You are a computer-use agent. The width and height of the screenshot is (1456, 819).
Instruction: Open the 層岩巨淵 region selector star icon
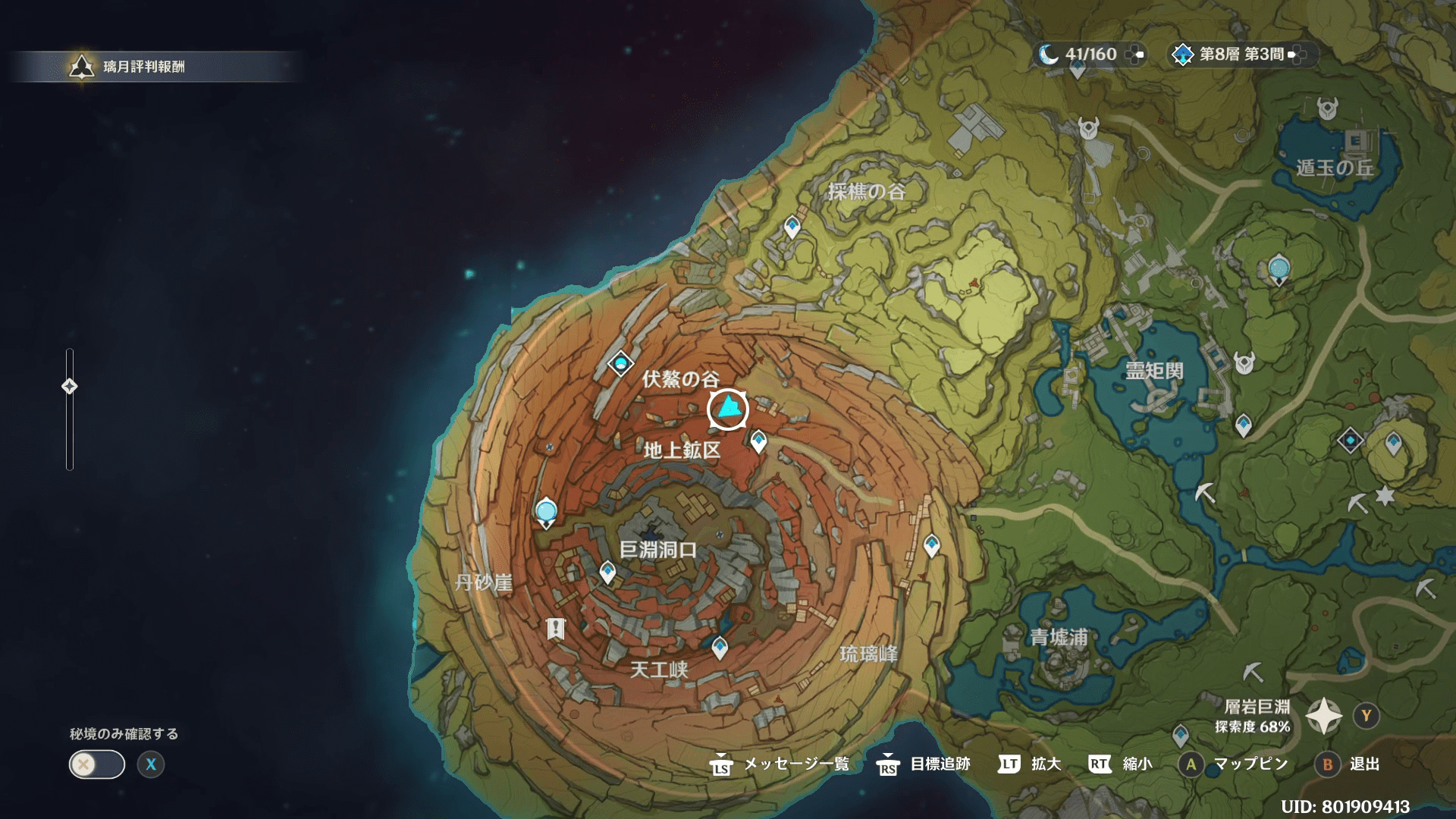(1323, 716)
